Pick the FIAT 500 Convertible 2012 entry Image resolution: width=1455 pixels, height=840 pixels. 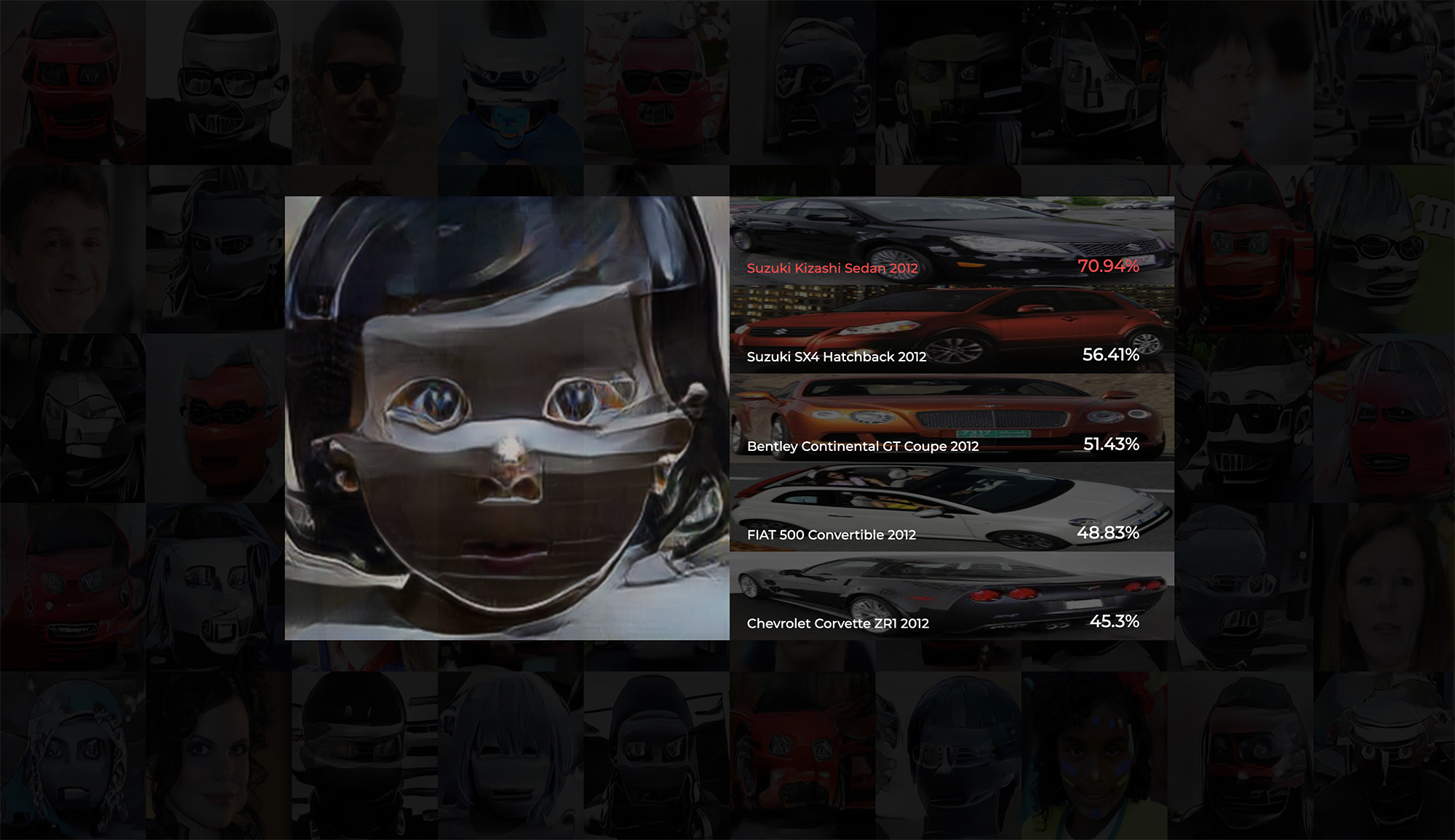pyautogui.click(x=952, y=507)
